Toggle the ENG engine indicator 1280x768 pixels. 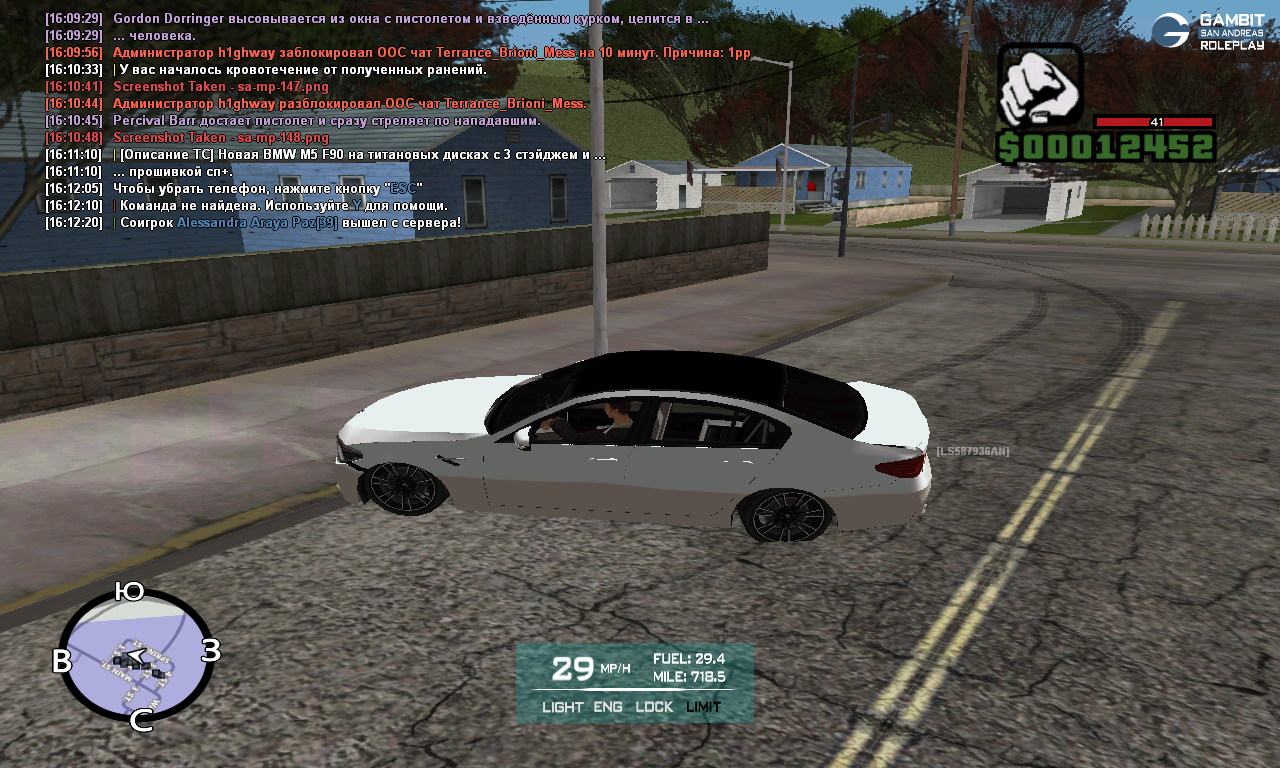(x=608, y=707)
